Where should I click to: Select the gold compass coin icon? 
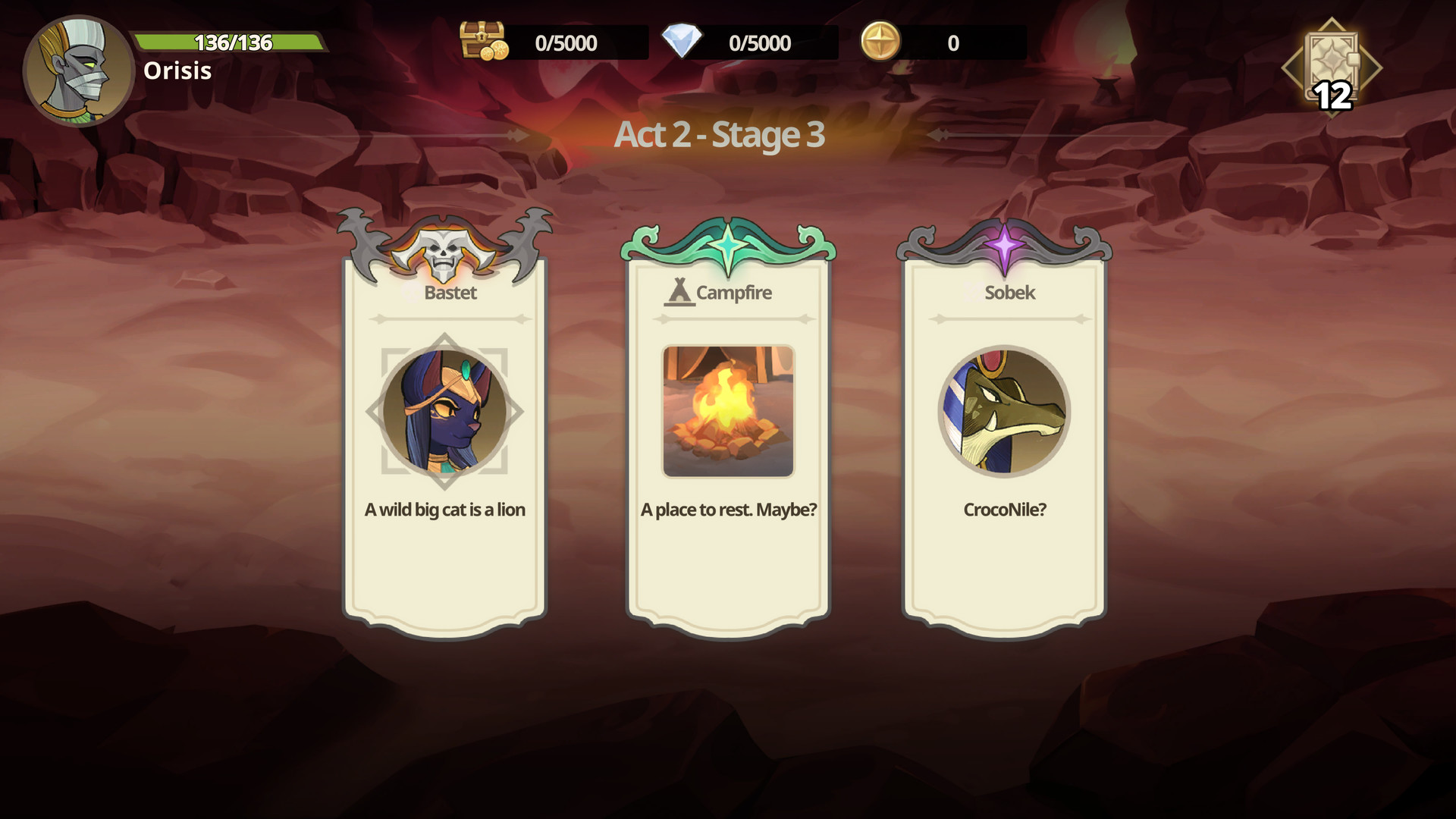tap(880, 43)
